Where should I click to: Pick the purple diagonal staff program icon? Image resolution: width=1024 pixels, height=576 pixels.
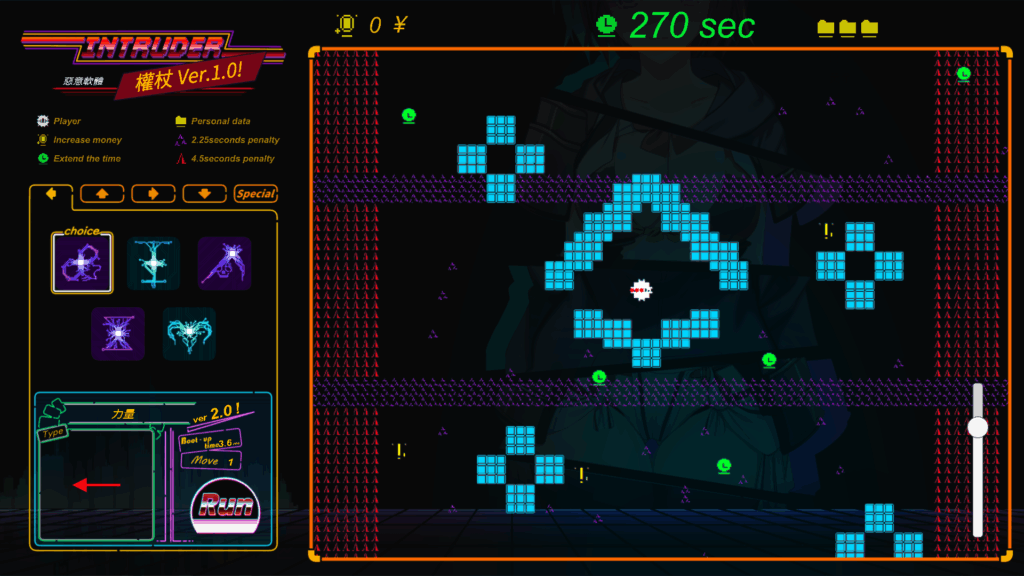click(224, 264)
